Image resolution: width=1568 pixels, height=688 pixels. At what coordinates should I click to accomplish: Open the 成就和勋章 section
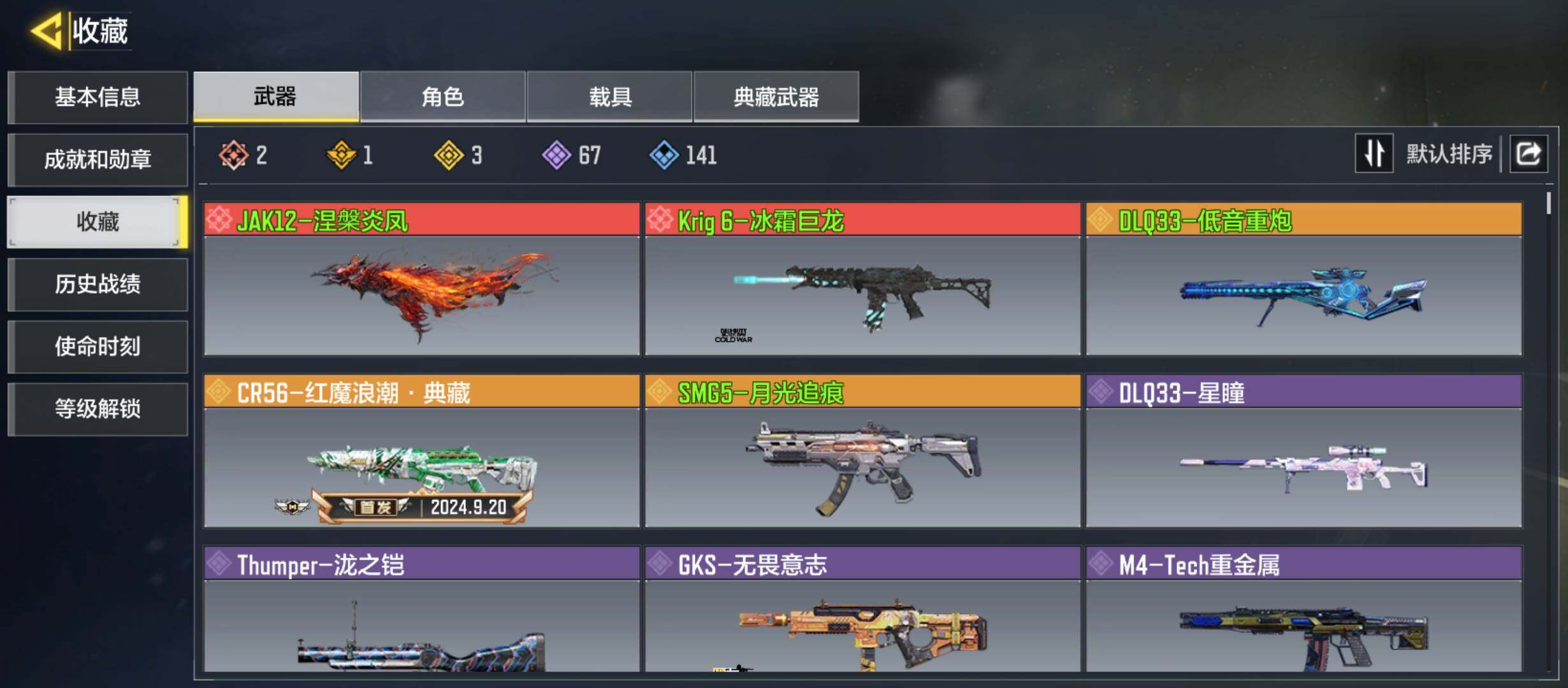coord(98,159)
